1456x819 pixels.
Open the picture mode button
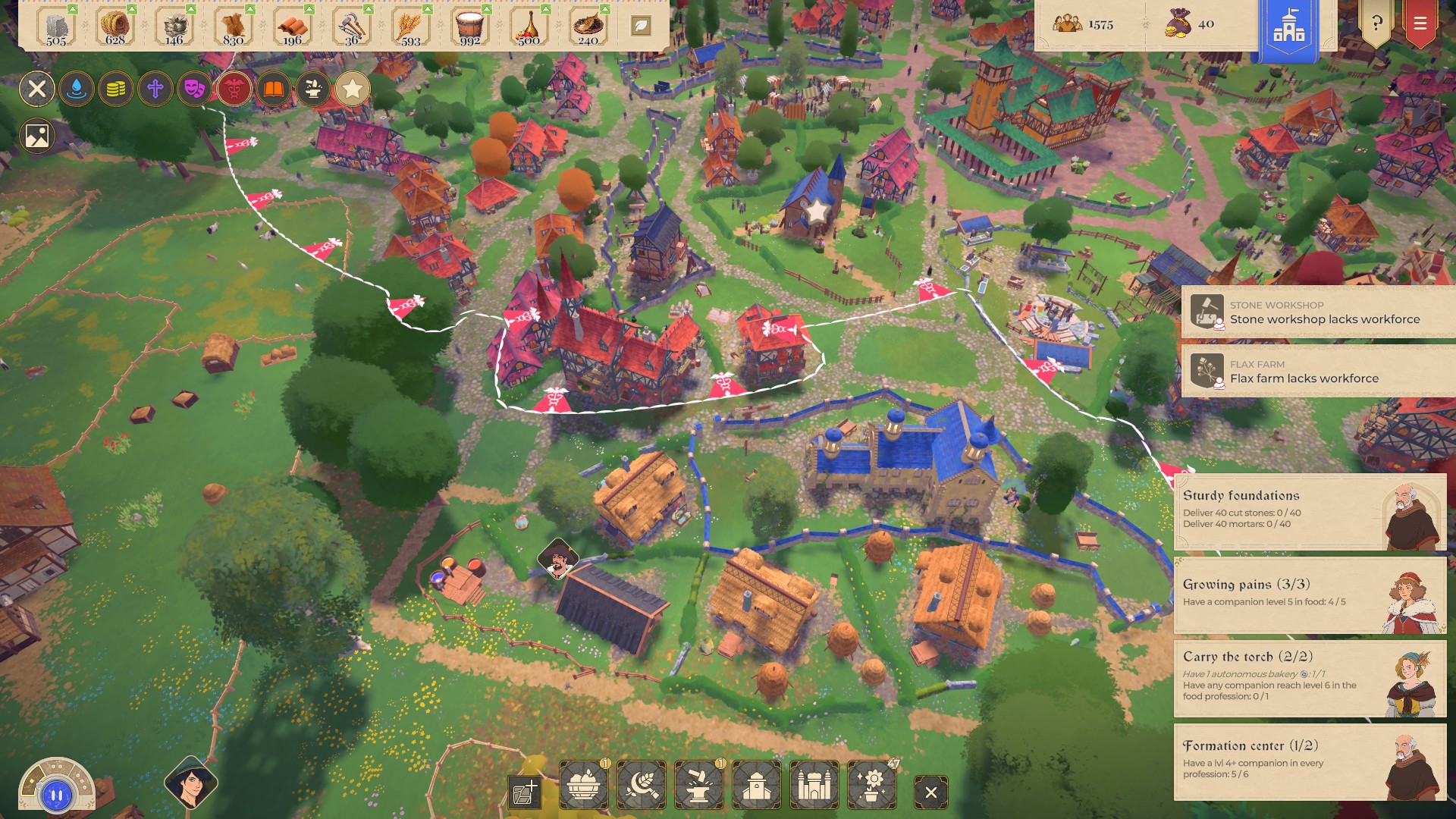tap(36, 136)
